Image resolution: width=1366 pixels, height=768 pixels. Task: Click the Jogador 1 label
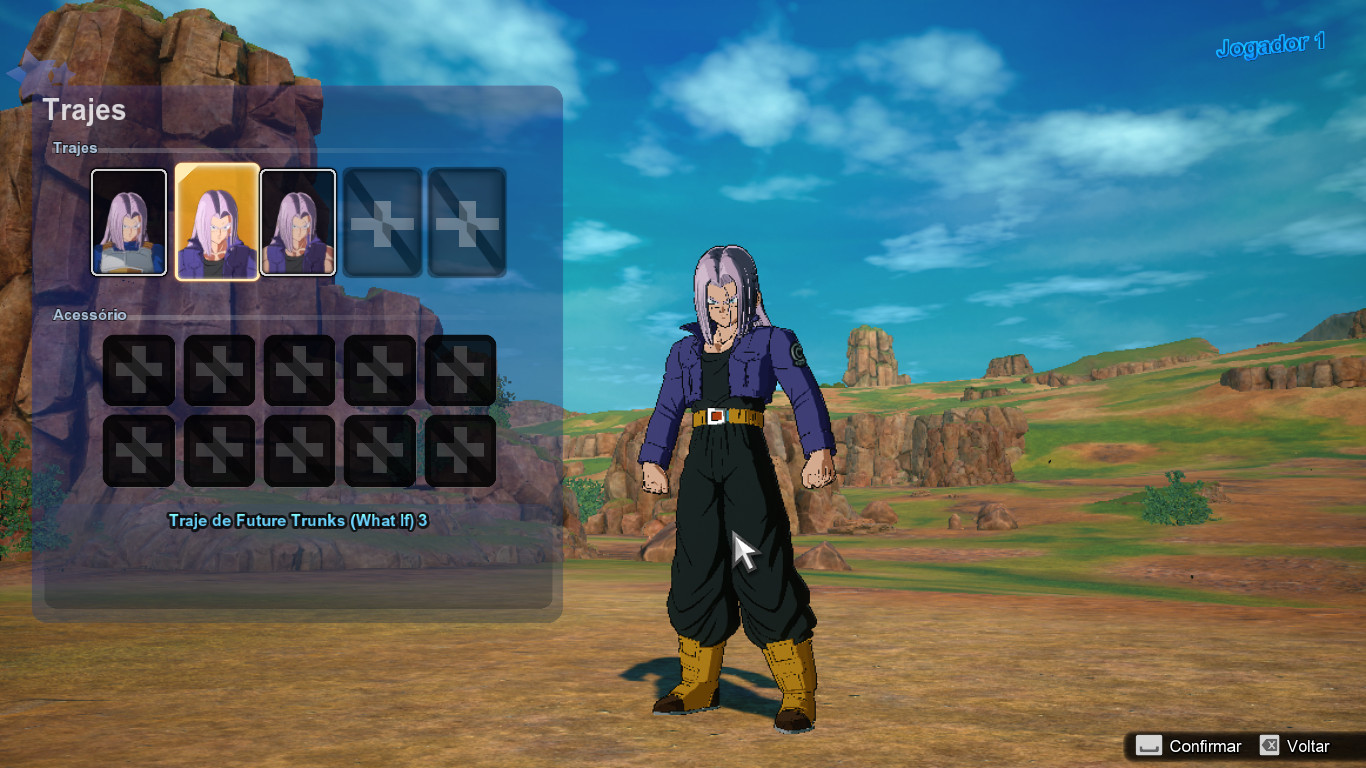pyautogui.click(x=1272, y=43)
